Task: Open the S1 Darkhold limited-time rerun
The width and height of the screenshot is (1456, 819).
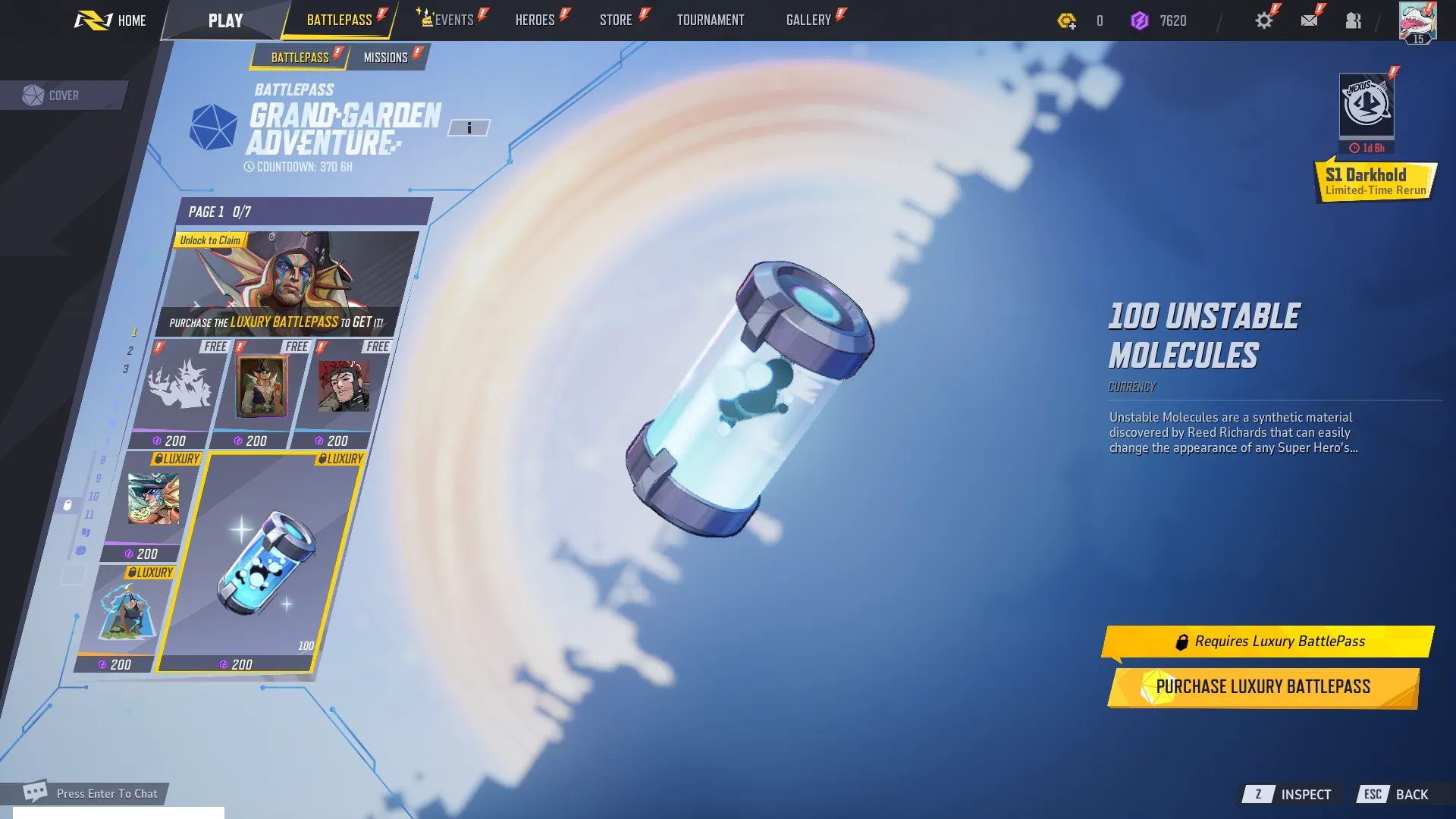Action: (x=1374, y=181)
